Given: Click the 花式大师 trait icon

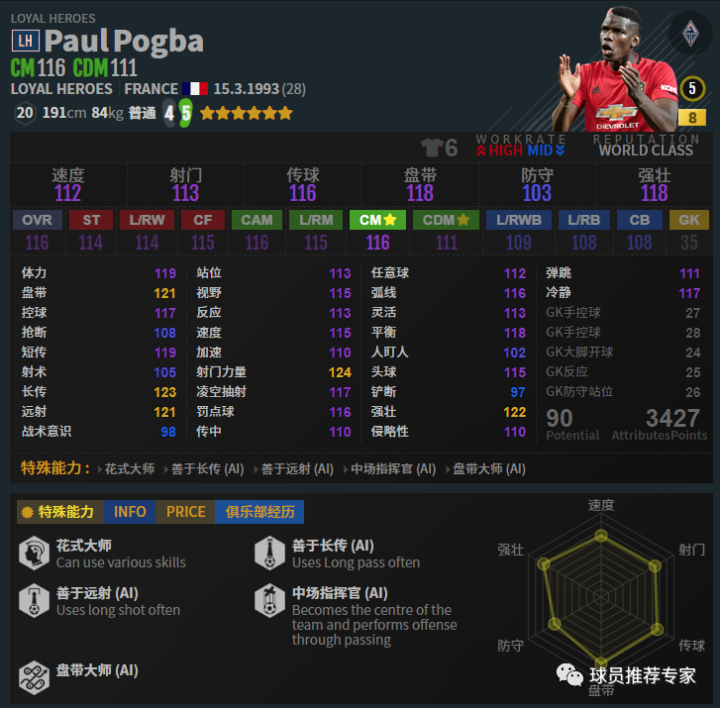Looking at the screenshot, I should coord(34,553).
